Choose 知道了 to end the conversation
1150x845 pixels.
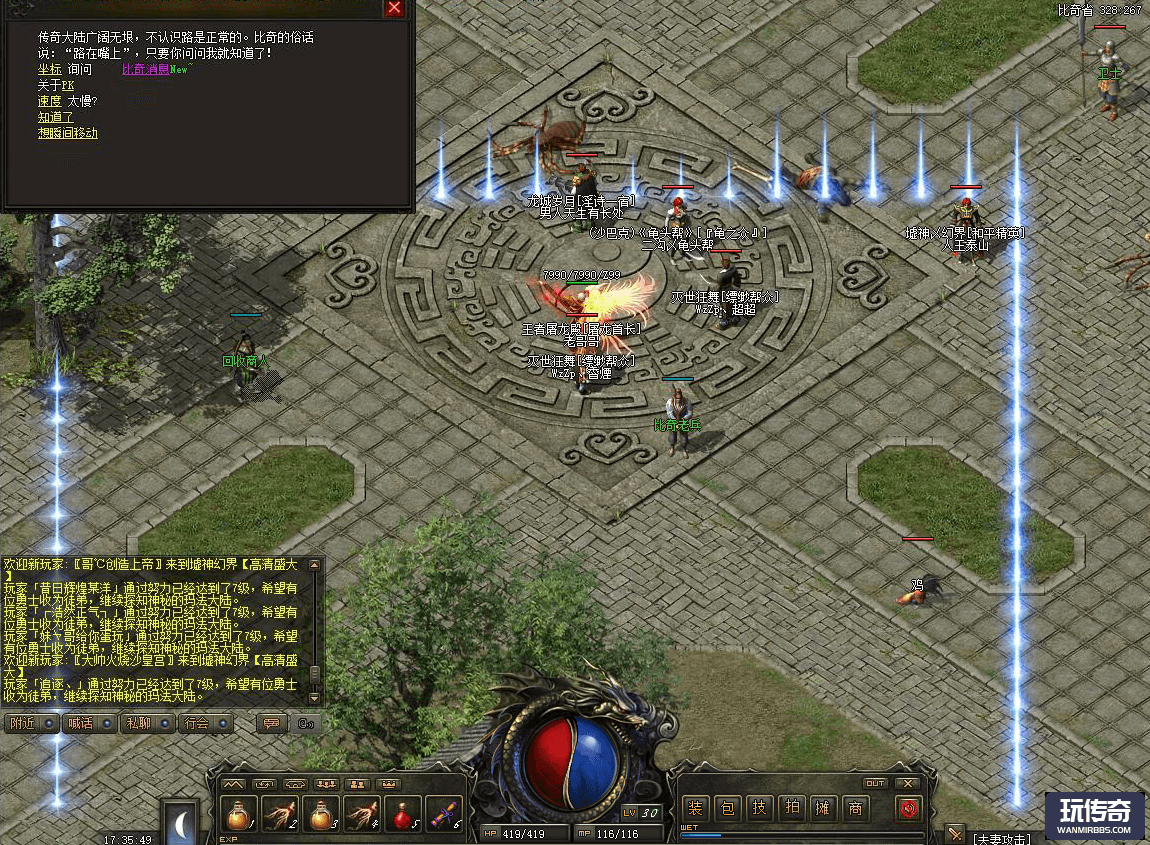(x=56, y=118)
